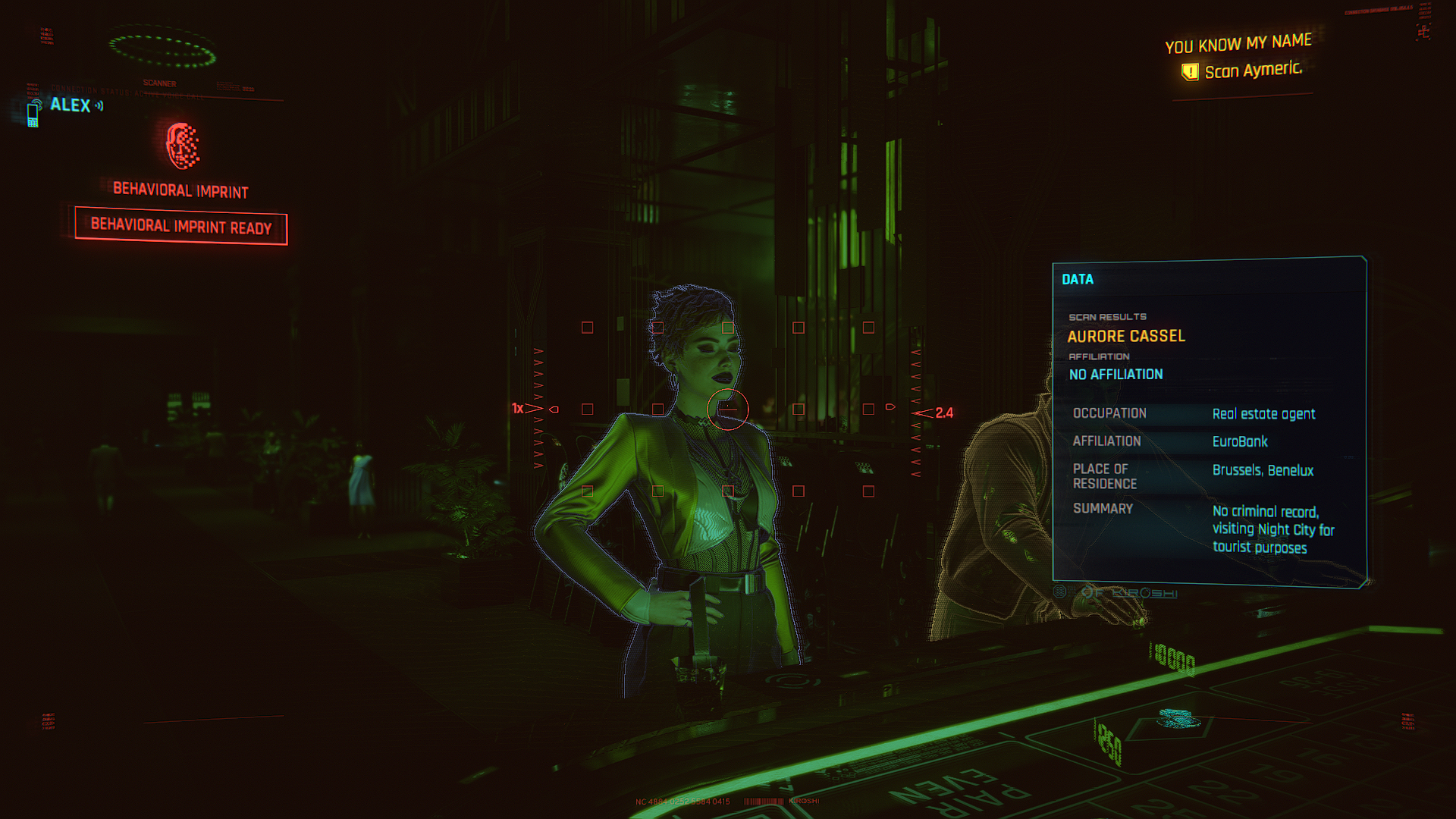Select the Behavioral Imprint Ready box
The width and height of the screenshot is (1456, 819).
click(x=181, y=226)
